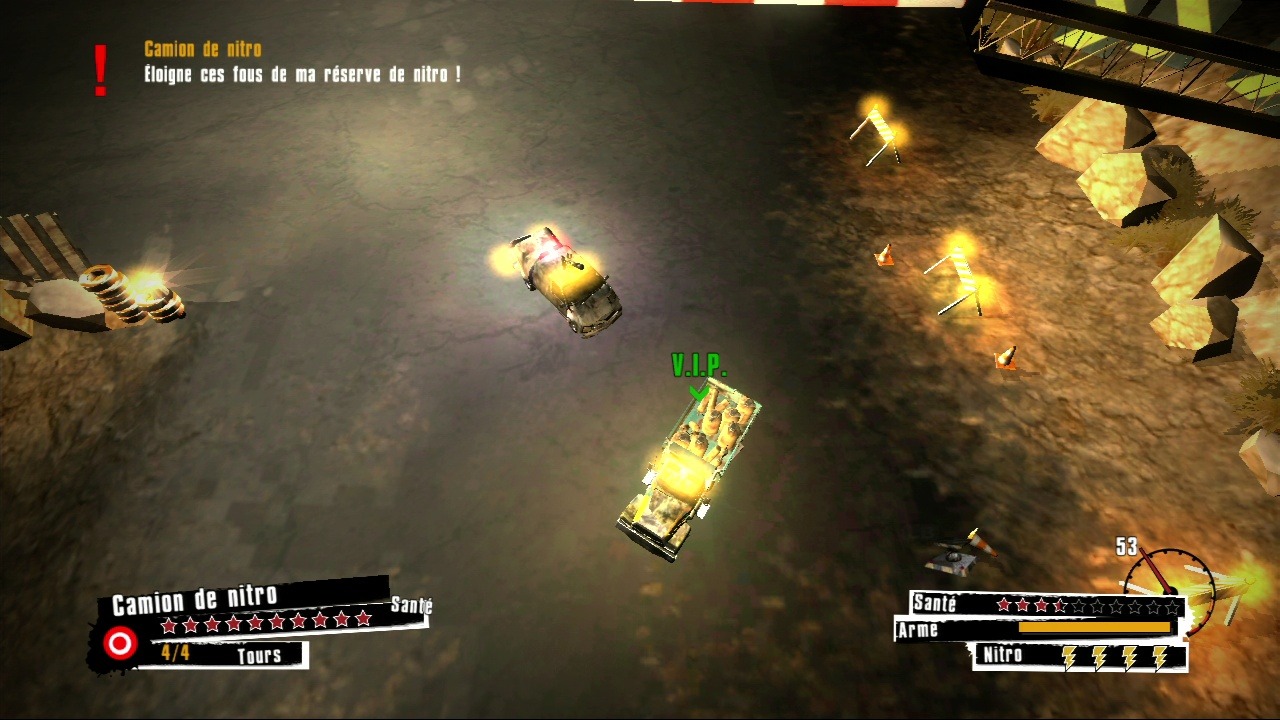Toggle the tenth filled star on nitro truck health
Screen dimensions: 1280x720
pyautogui.click(x=361, y=619)
